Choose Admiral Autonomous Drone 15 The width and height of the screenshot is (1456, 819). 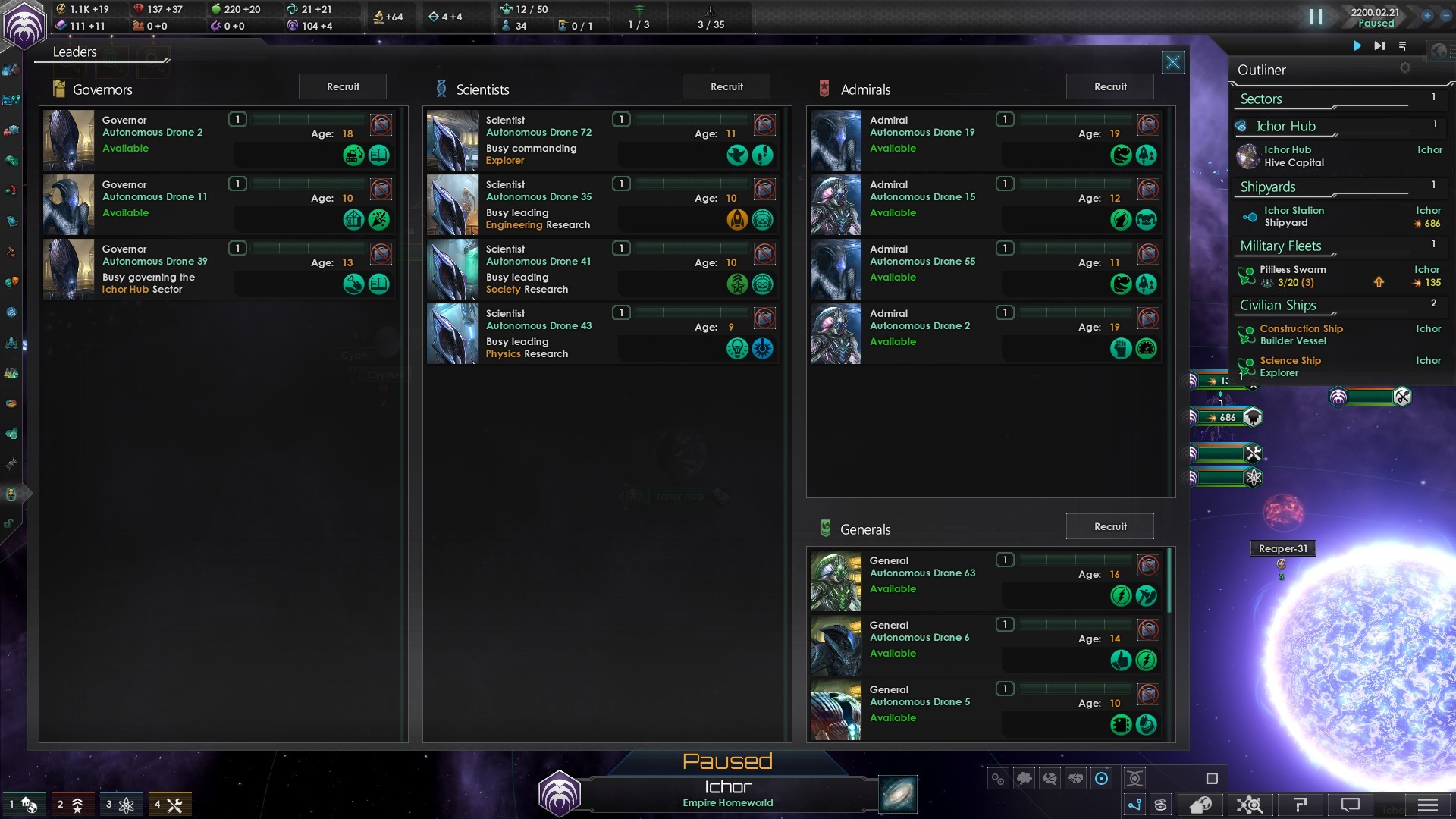click(x=922, y=196)
